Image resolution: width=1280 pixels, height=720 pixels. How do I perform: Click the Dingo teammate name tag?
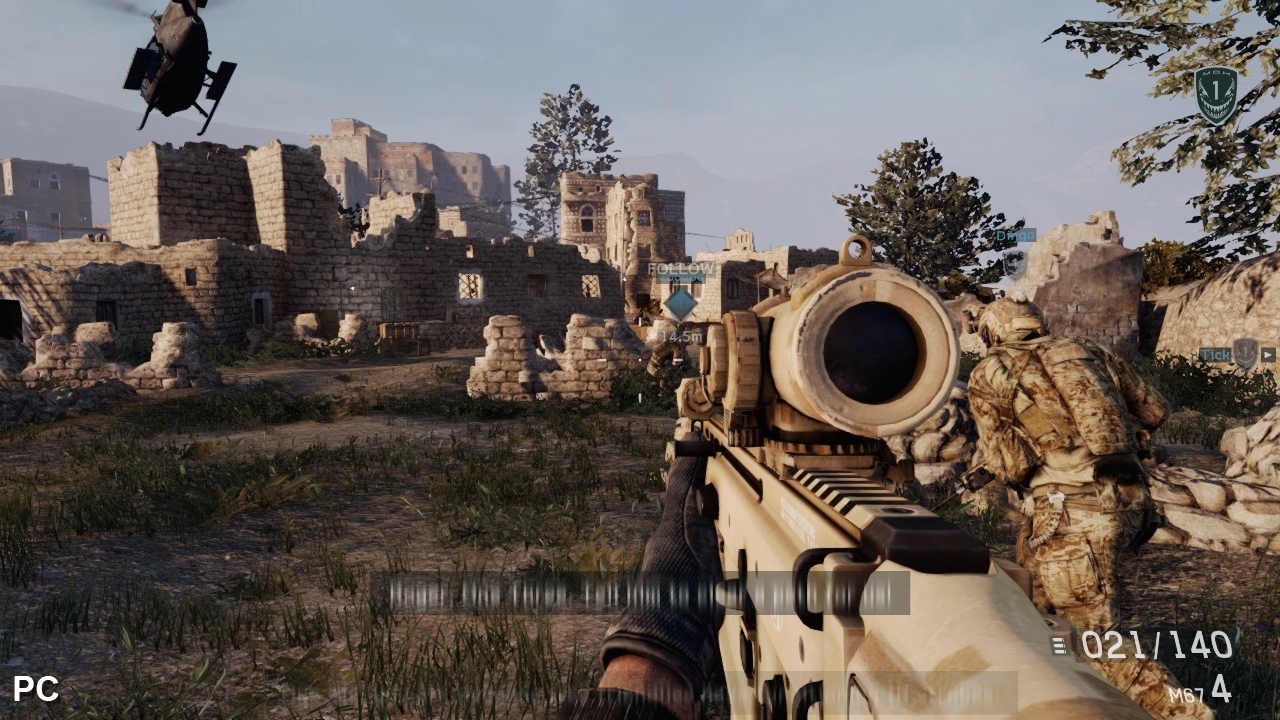[1015, 236]
